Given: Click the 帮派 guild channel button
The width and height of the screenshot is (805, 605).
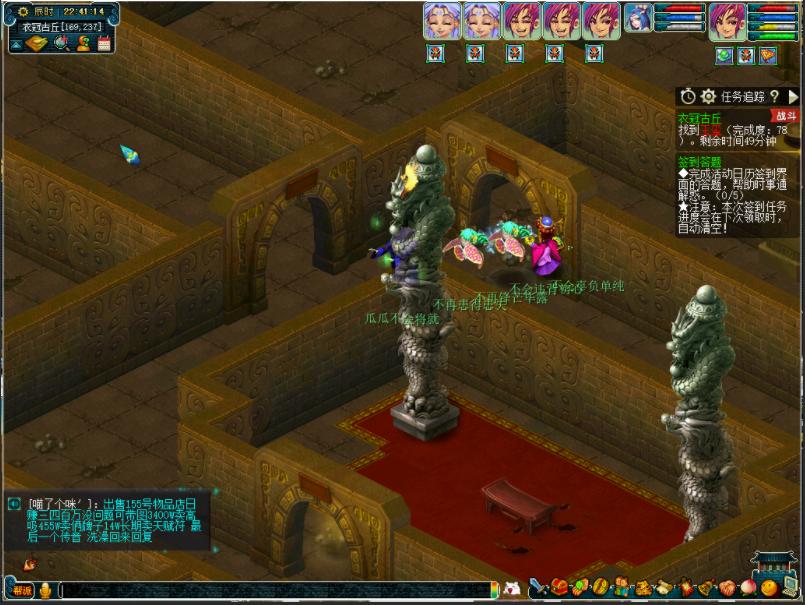Looking at the screenshot, I should 22,591.
